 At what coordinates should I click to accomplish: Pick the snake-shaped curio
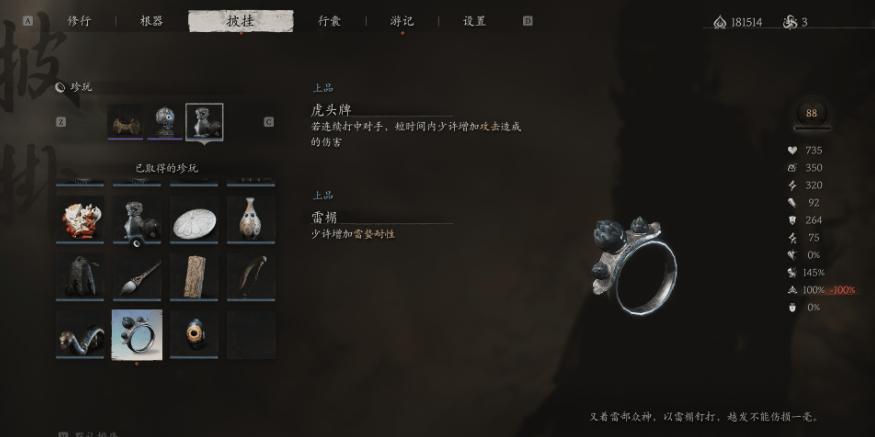80,332
